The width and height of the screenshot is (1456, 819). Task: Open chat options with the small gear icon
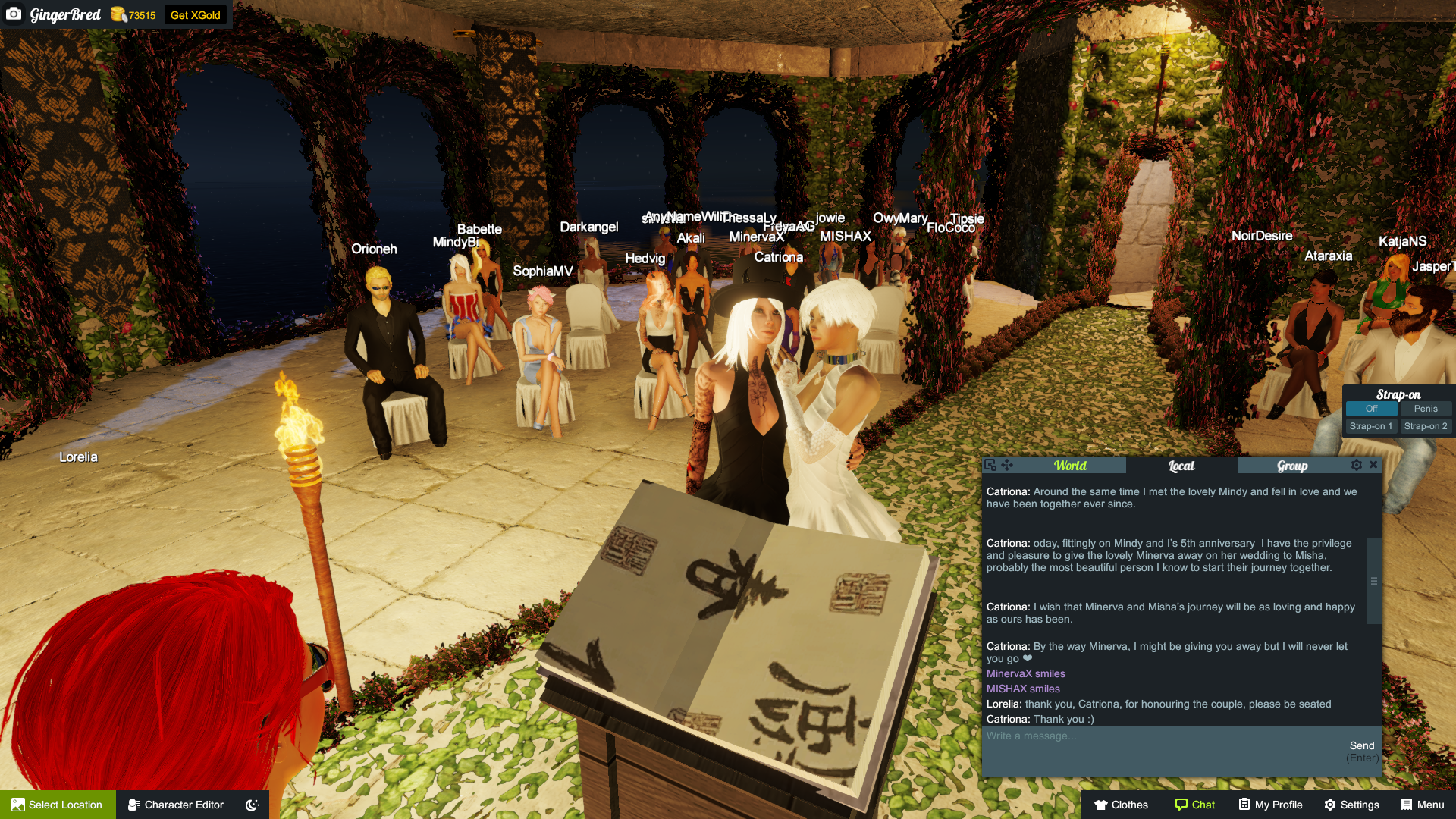[x=1357, y=465]
